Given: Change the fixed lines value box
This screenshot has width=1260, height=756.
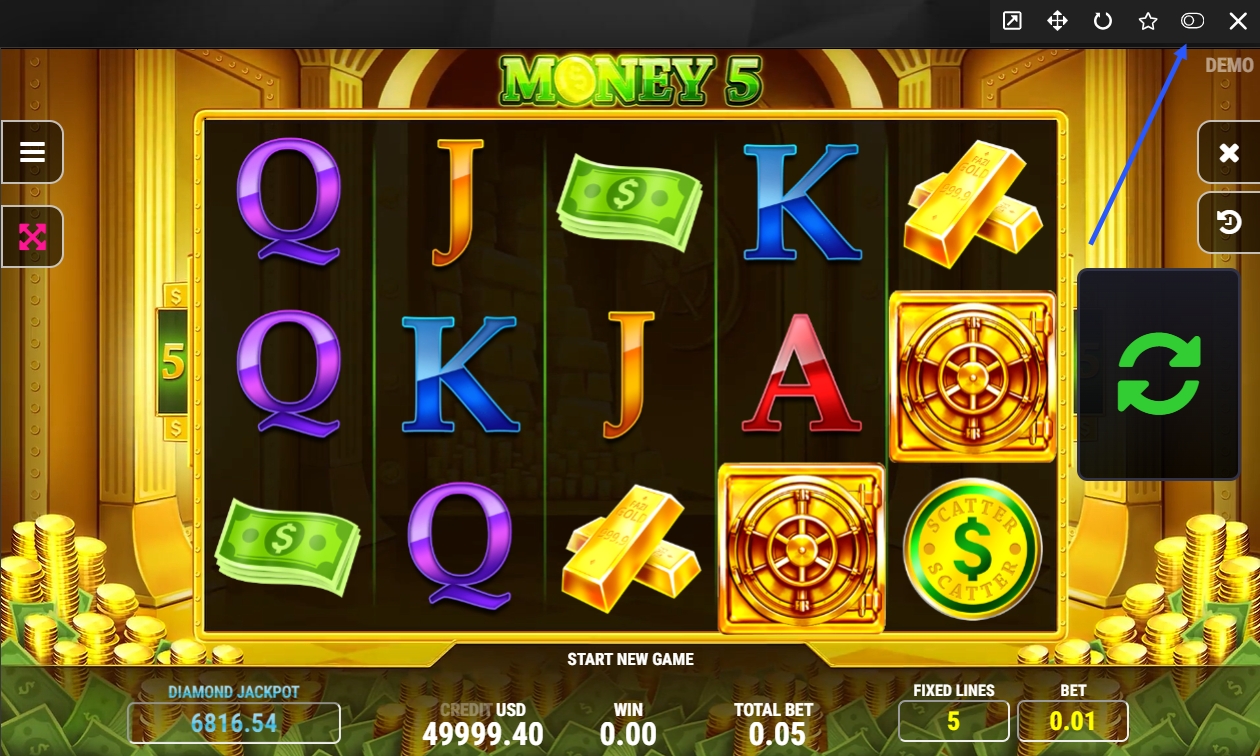Looking at the screenshot, I should tap(953, 721).
